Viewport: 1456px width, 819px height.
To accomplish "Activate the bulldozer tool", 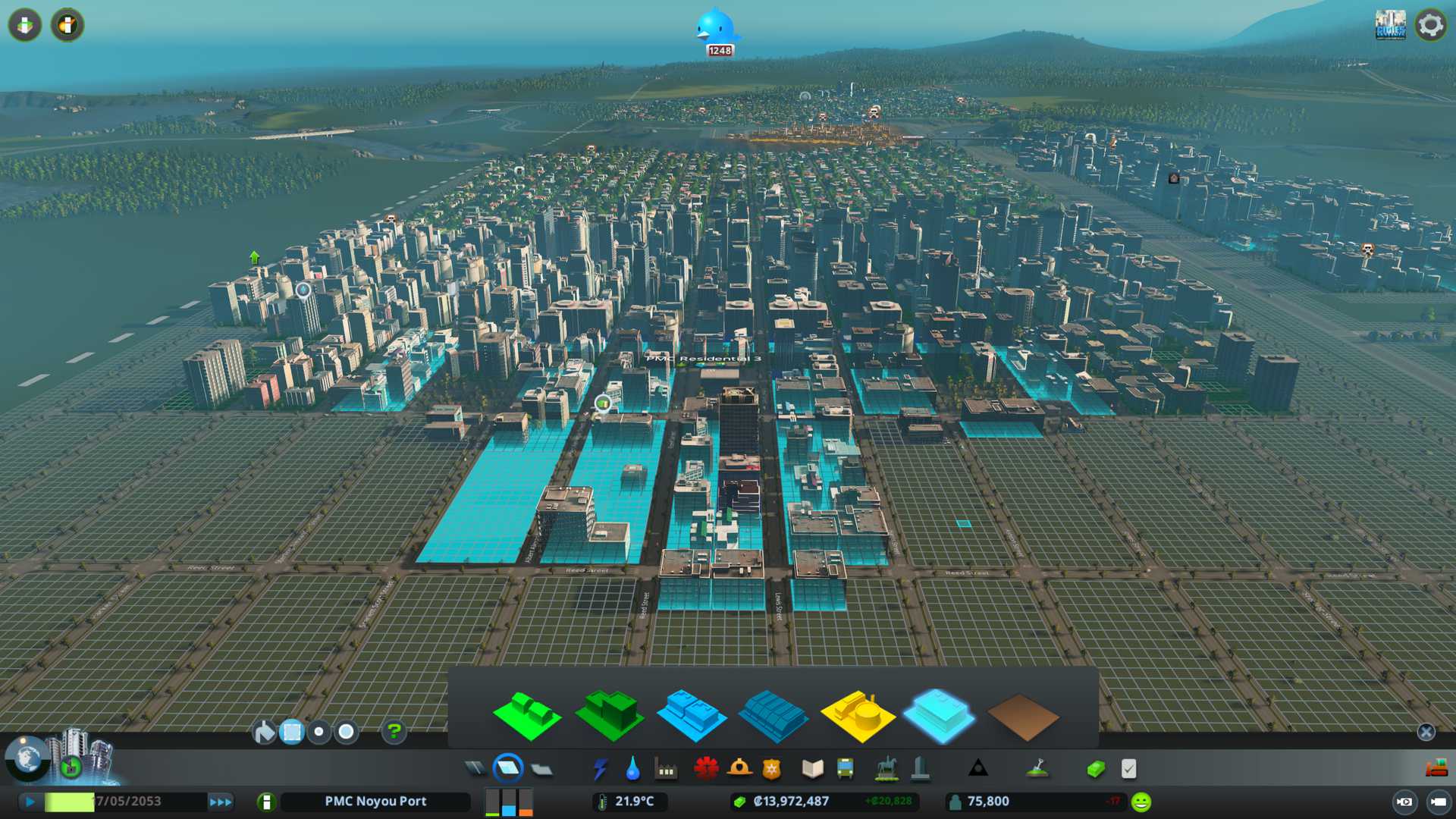I will tap(1436, 769).
